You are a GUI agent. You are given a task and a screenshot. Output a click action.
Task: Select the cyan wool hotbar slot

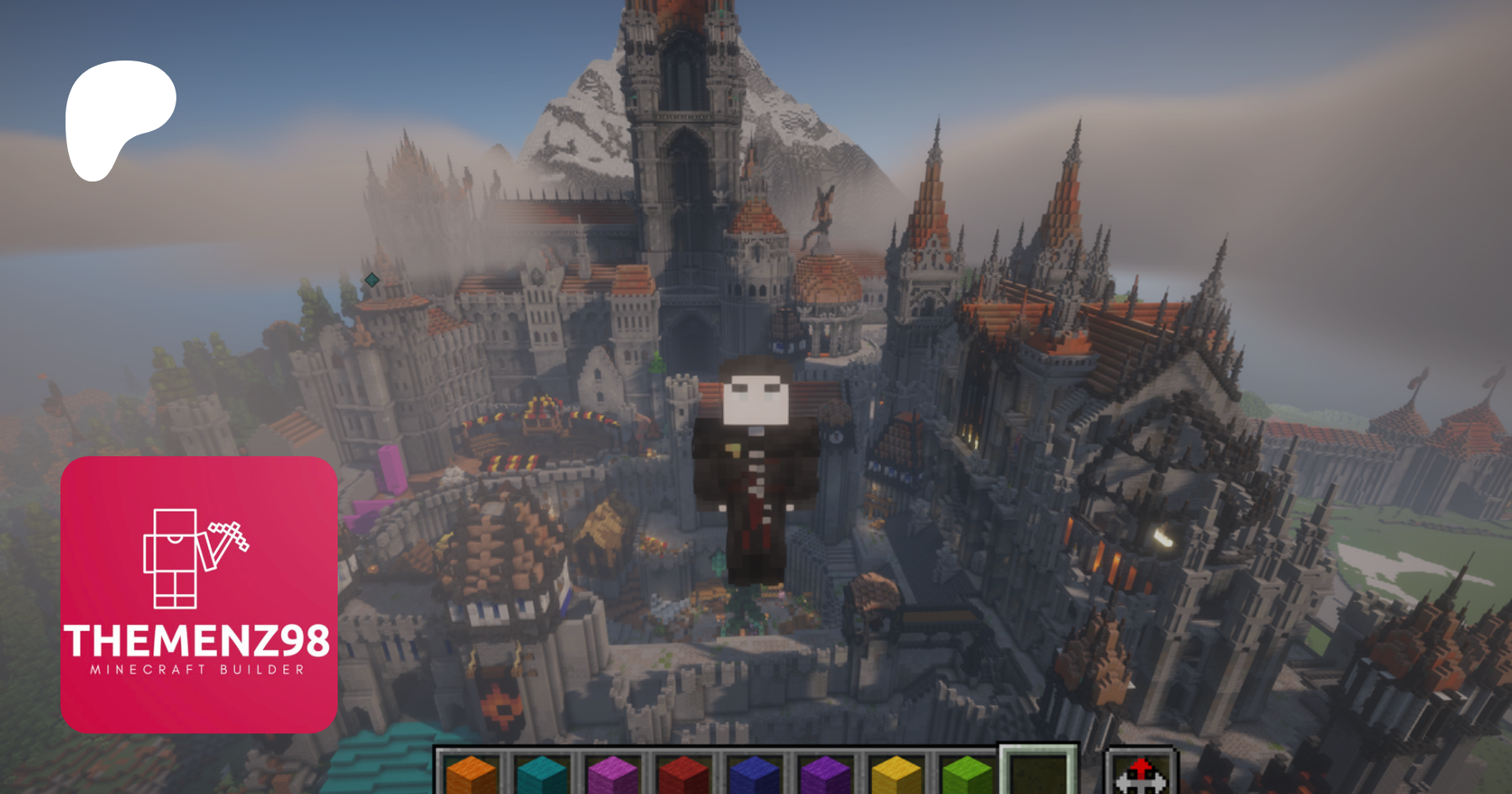pos(542,775)
